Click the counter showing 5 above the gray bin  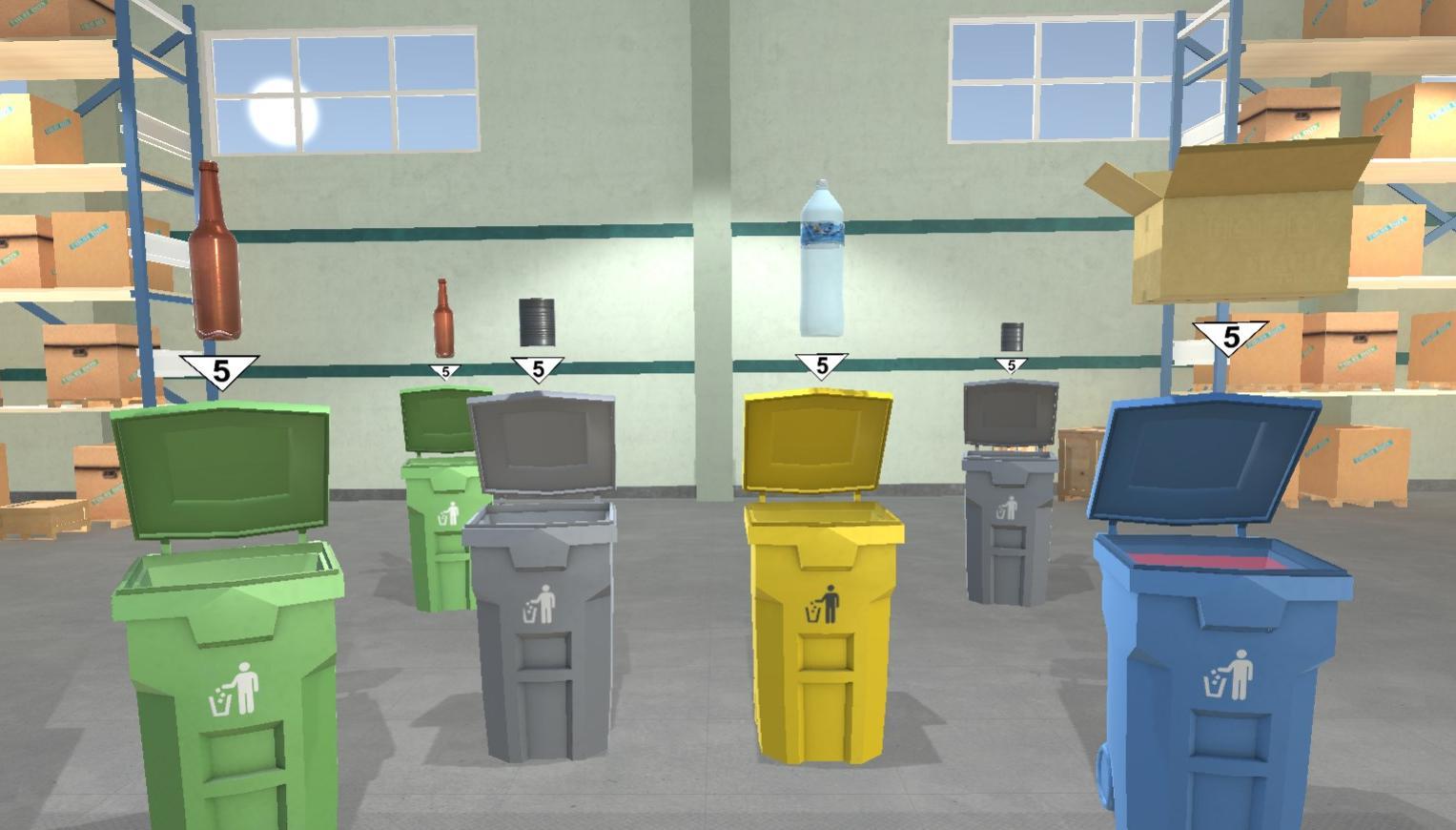point(539,369)
